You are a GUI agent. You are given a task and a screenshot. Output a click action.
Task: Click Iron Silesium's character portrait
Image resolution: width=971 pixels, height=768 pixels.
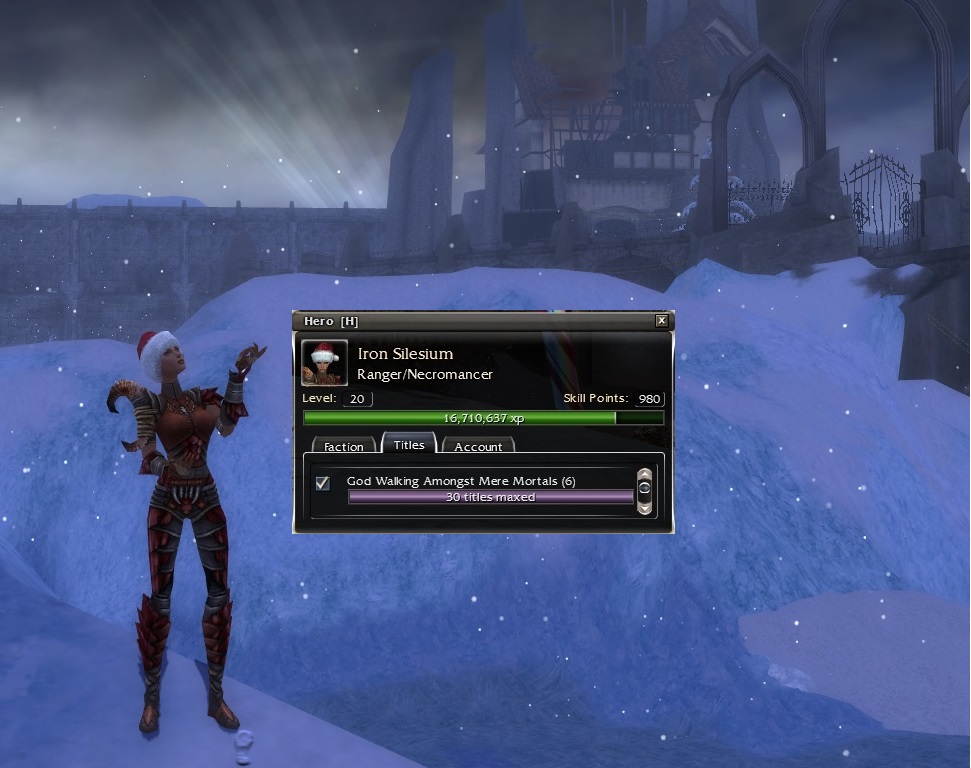tap(325, 363)
